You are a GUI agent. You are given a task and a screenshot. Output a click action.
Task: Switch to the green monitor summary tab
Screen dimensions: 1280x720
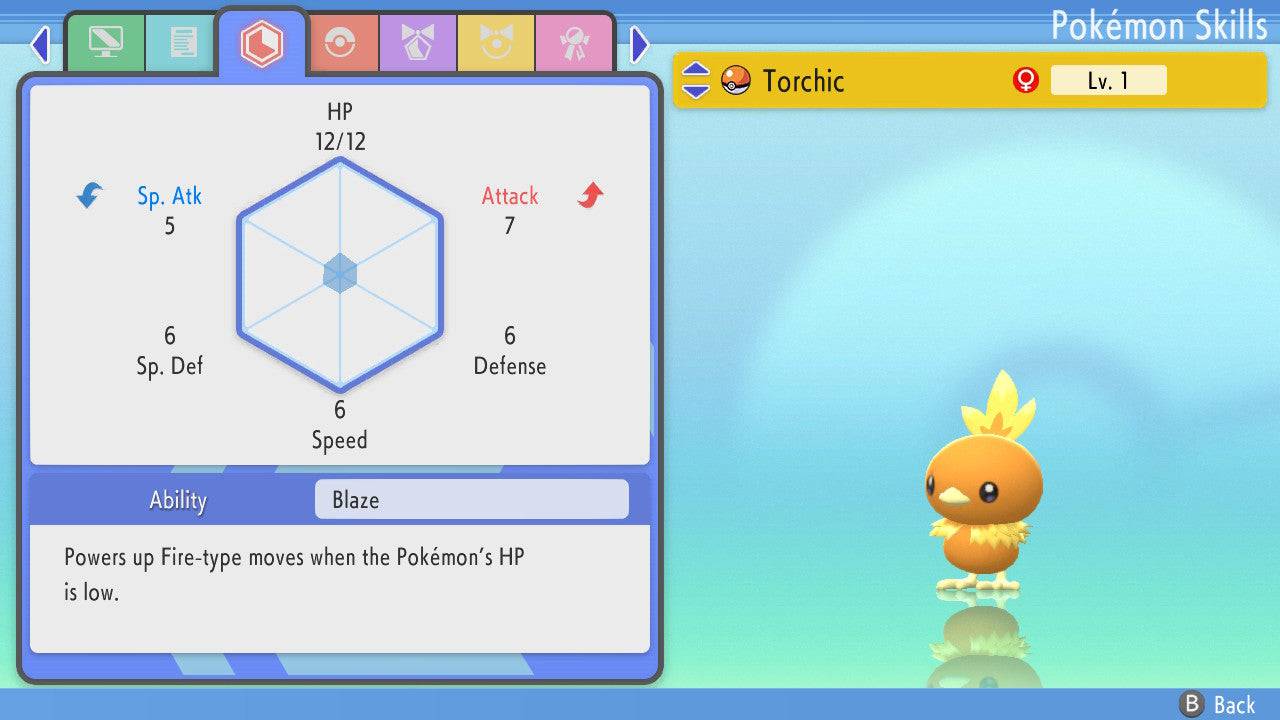pyautogui.click(x=105, y=43)
